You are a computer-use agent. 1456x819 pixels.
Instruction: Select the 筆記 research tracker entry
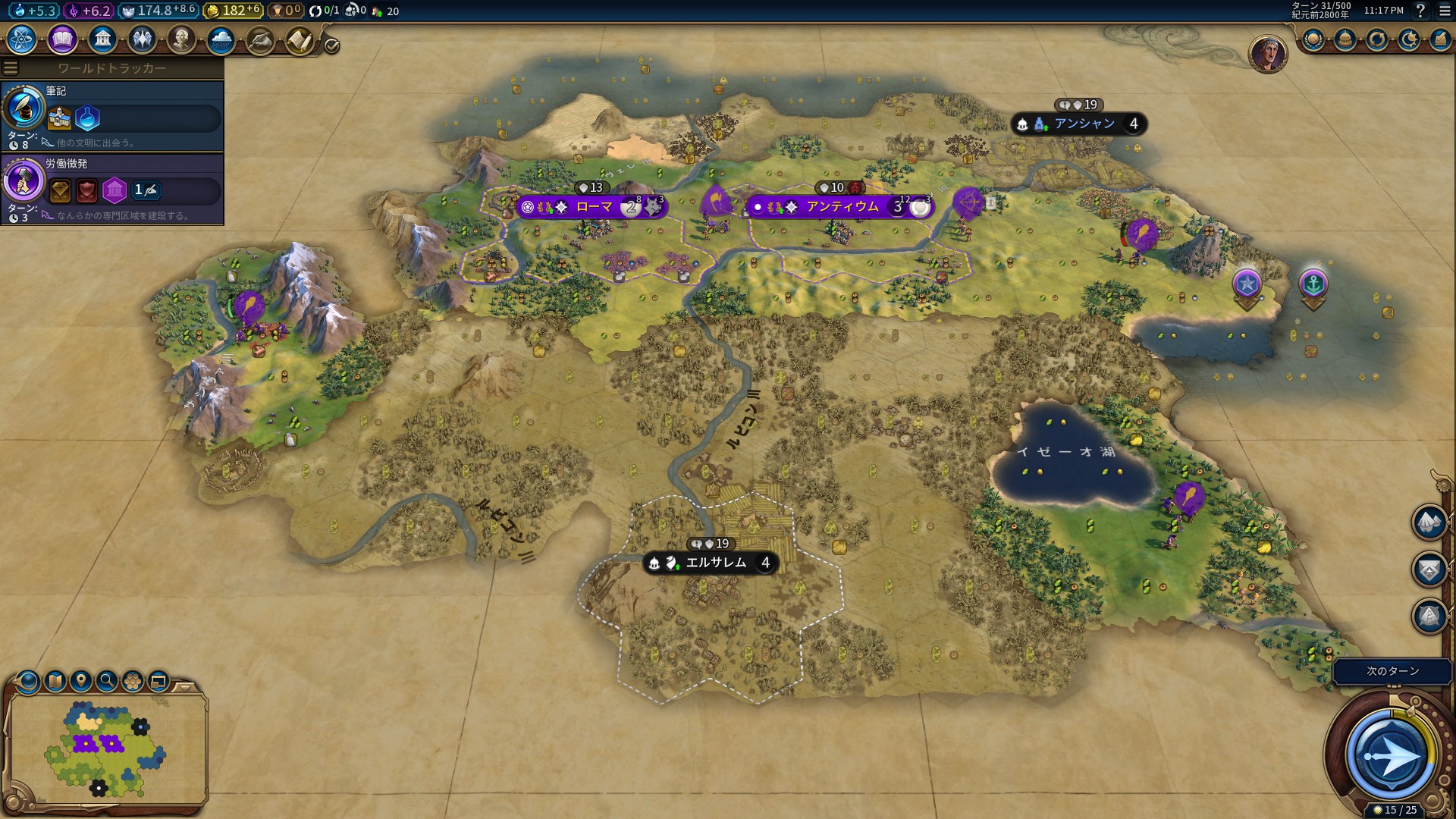tap(112, 115)
